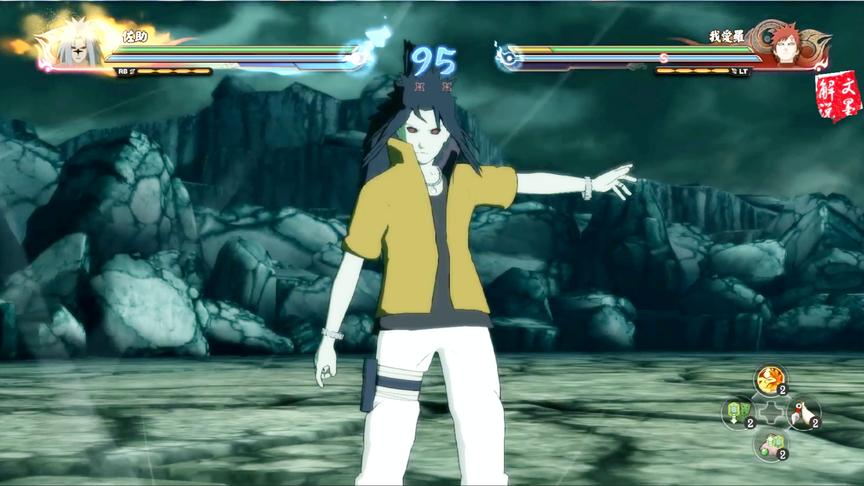Image resolution: width=864 pixels, height=486 pixels.
Task: Activate the white bird item
Action: [803, 412]
